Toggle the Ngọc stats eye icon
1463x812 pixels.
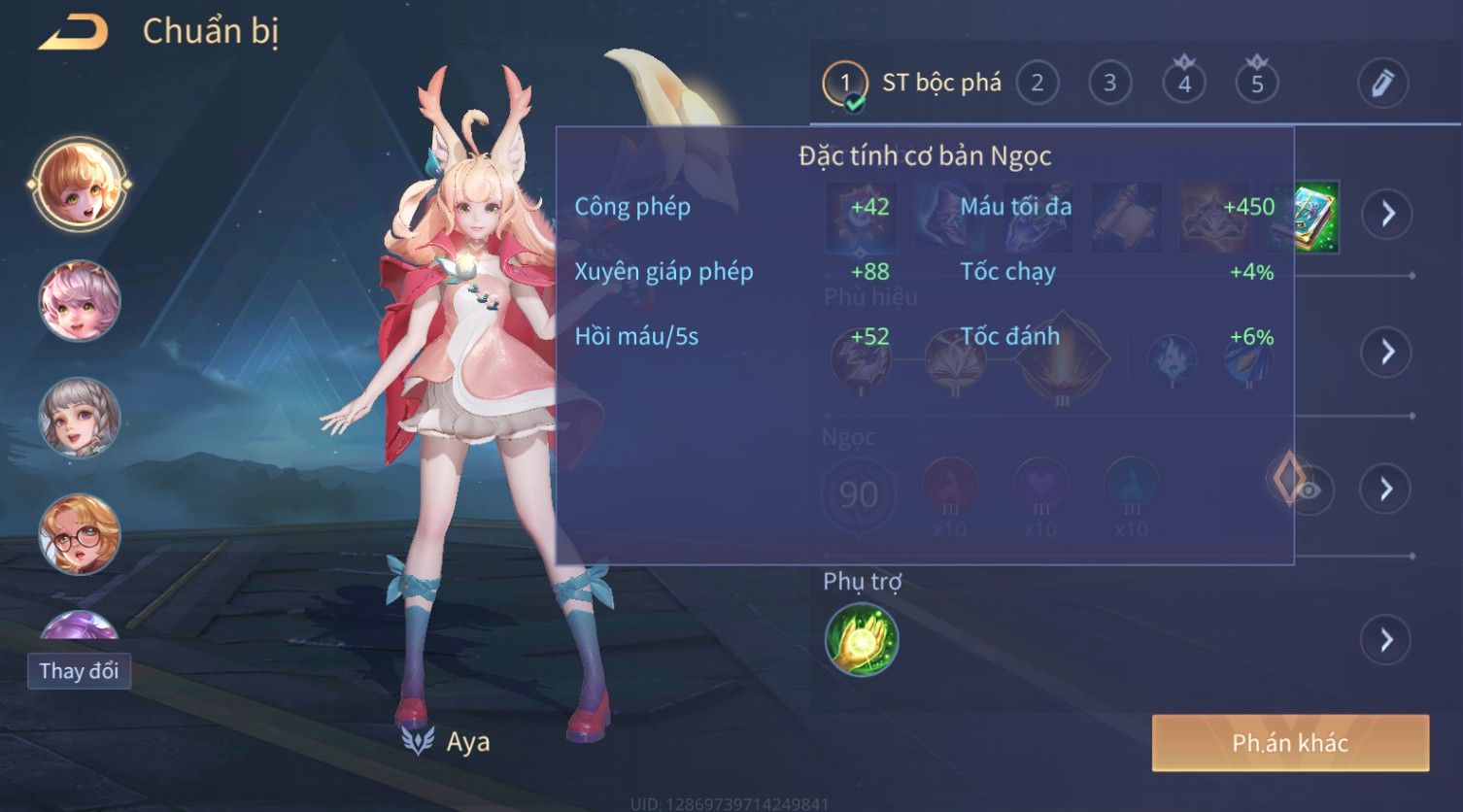(1310, 490)
